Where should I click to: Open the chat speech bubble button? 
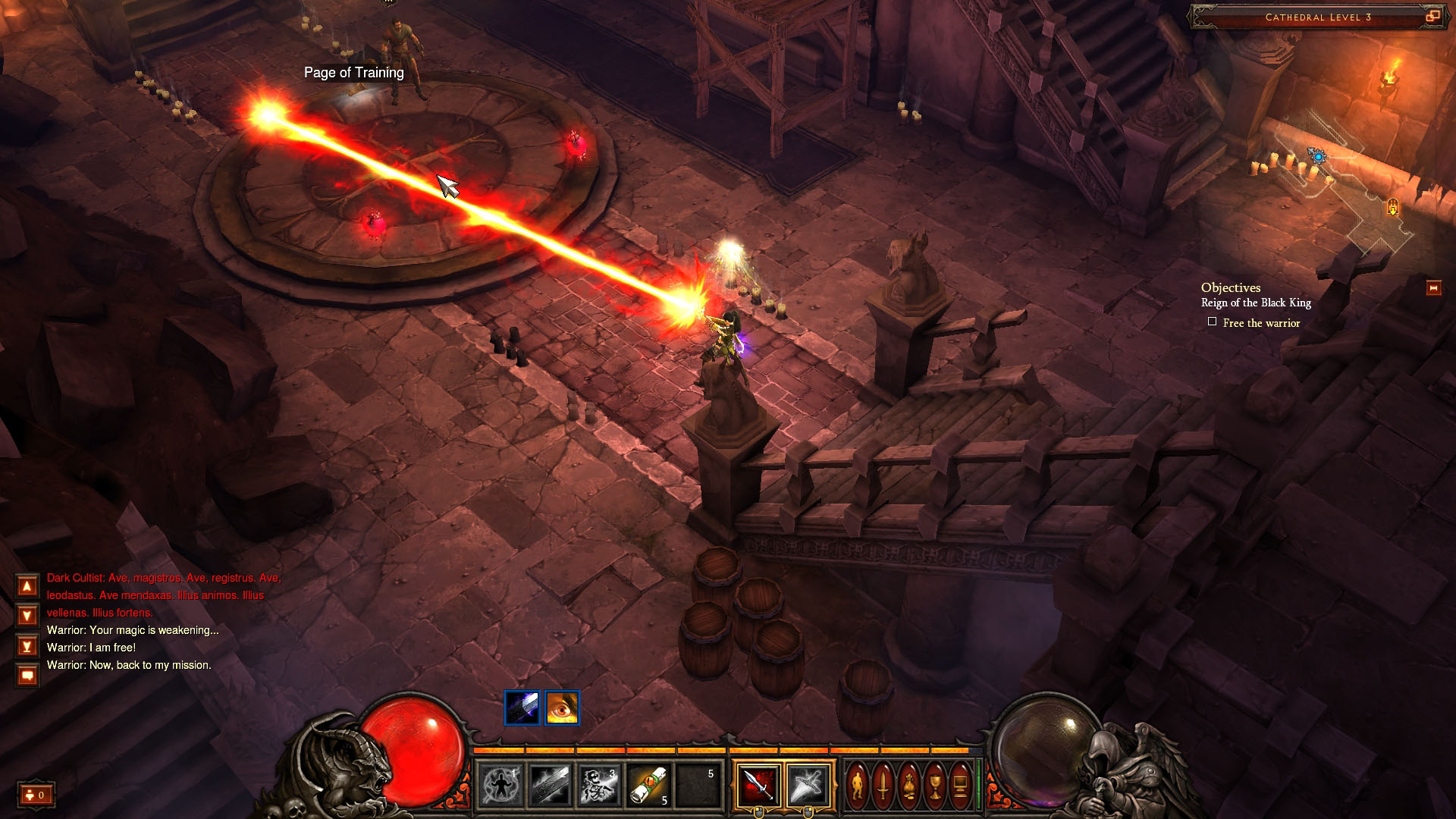(27, 675)
